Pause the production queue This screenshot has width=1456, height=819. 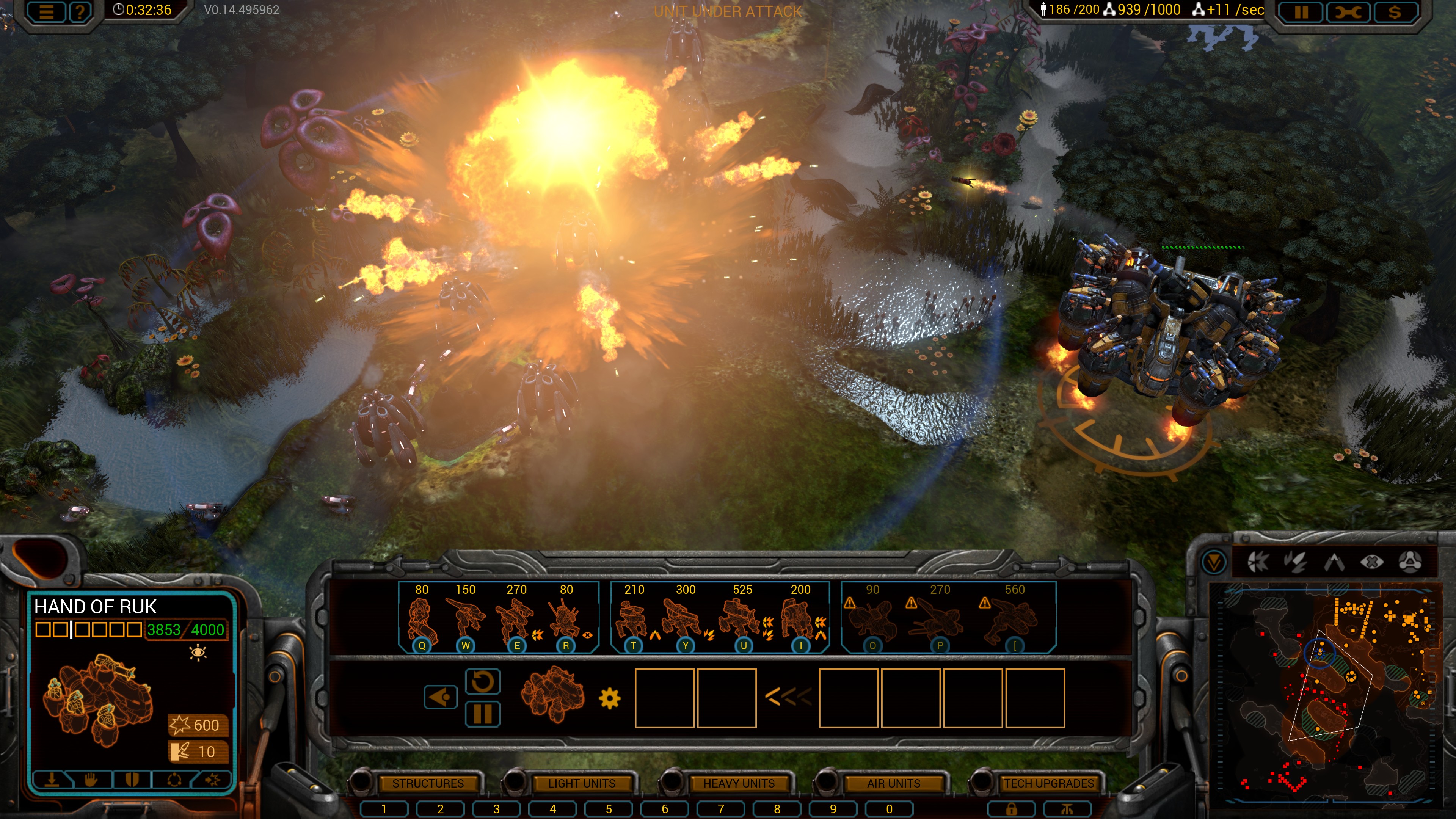tap(482, 714)
